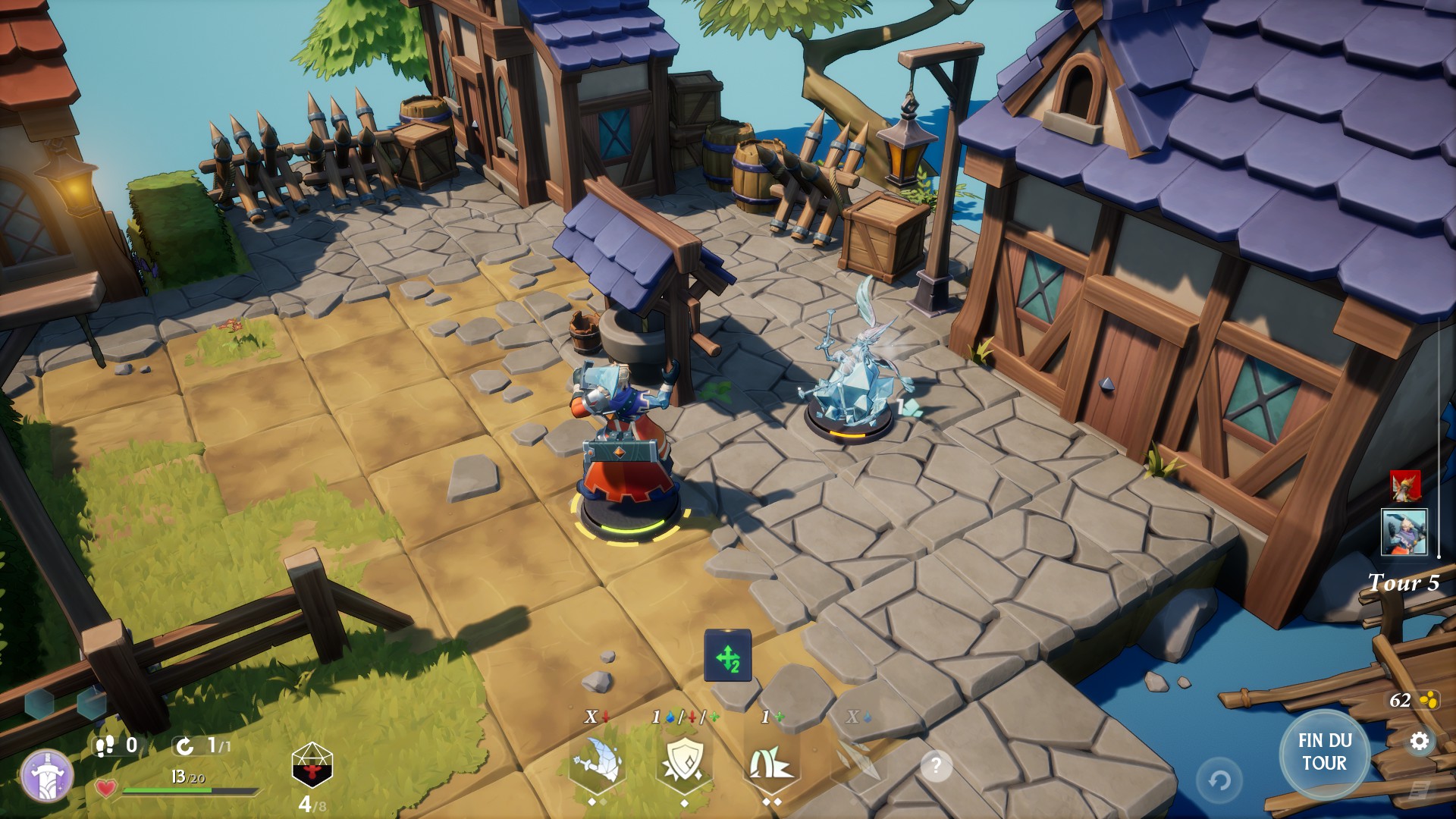This screenshot has height=819, width=1456.
Task: End the turn with Fin du Tour
Action: pos(1324,752)
